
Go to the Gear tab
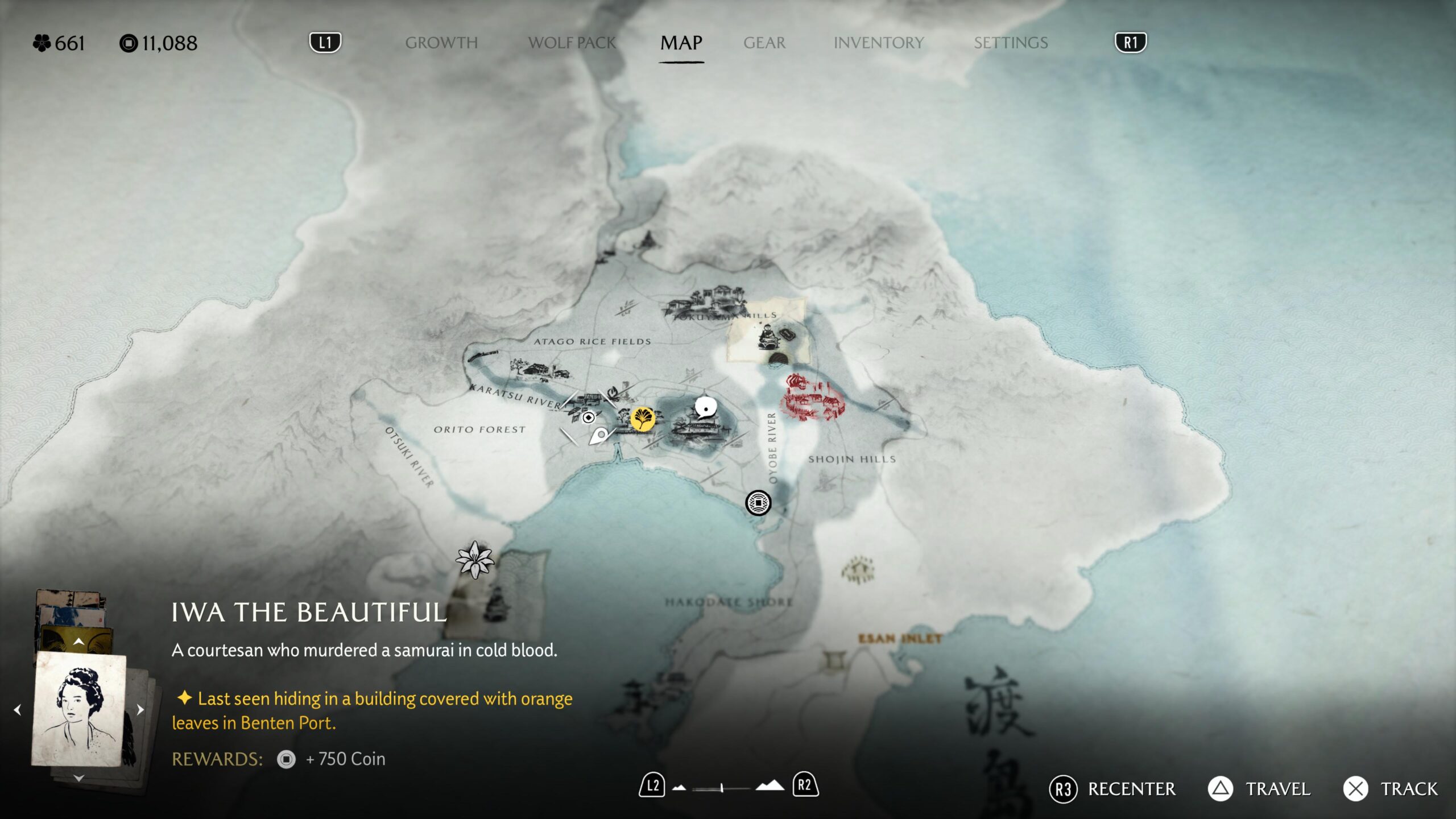coord(764,43)
